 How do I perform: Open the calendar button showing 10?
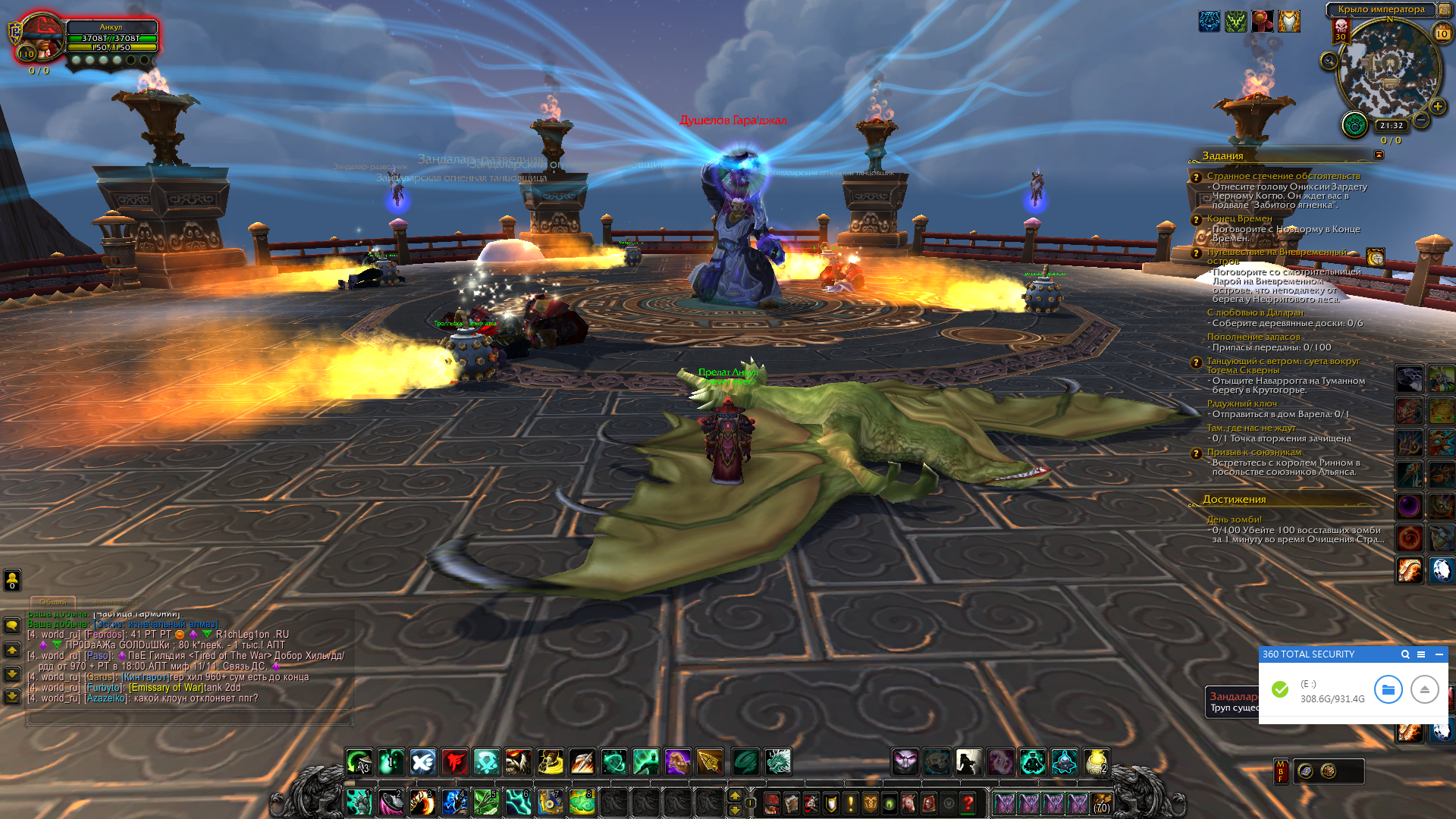pyautogui.click(x=1442, y=33)
